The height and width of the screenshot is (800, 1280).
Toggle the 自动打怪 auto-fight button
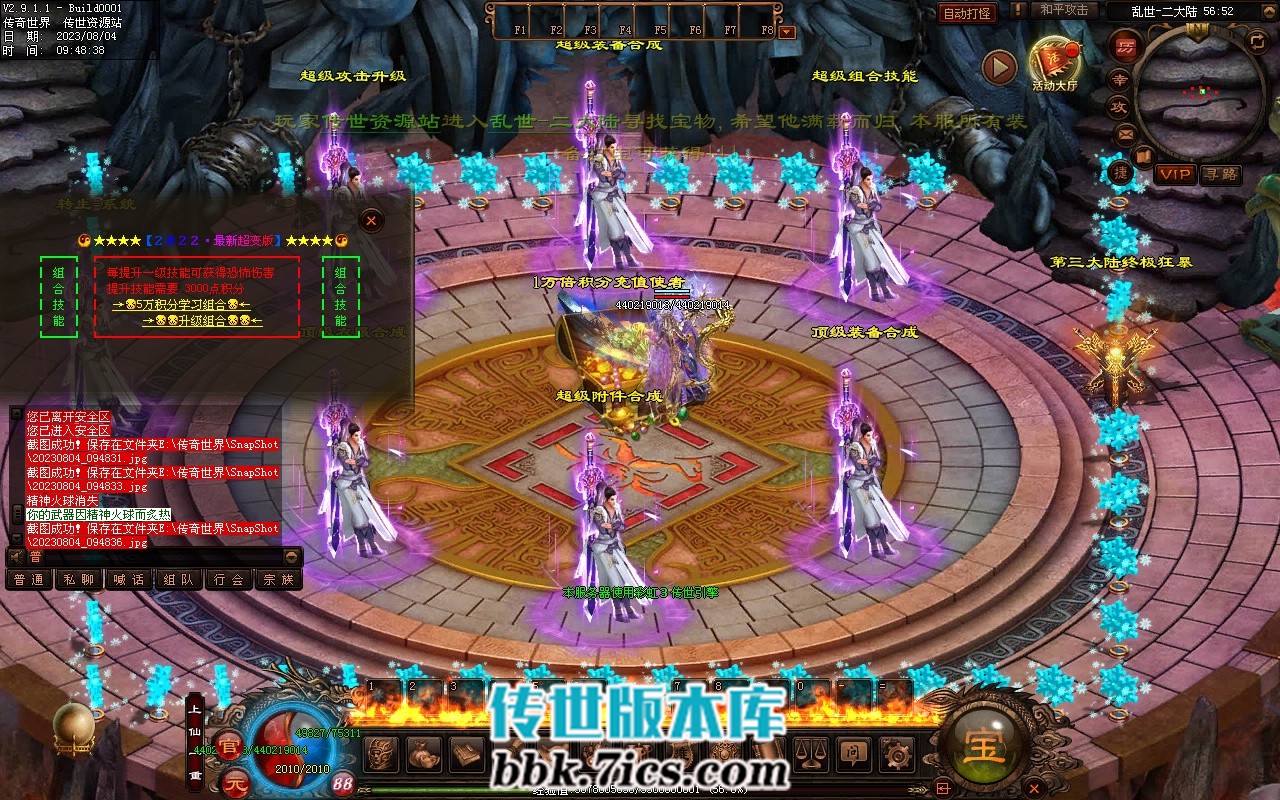pyautogui.click(x=968, y=13)
